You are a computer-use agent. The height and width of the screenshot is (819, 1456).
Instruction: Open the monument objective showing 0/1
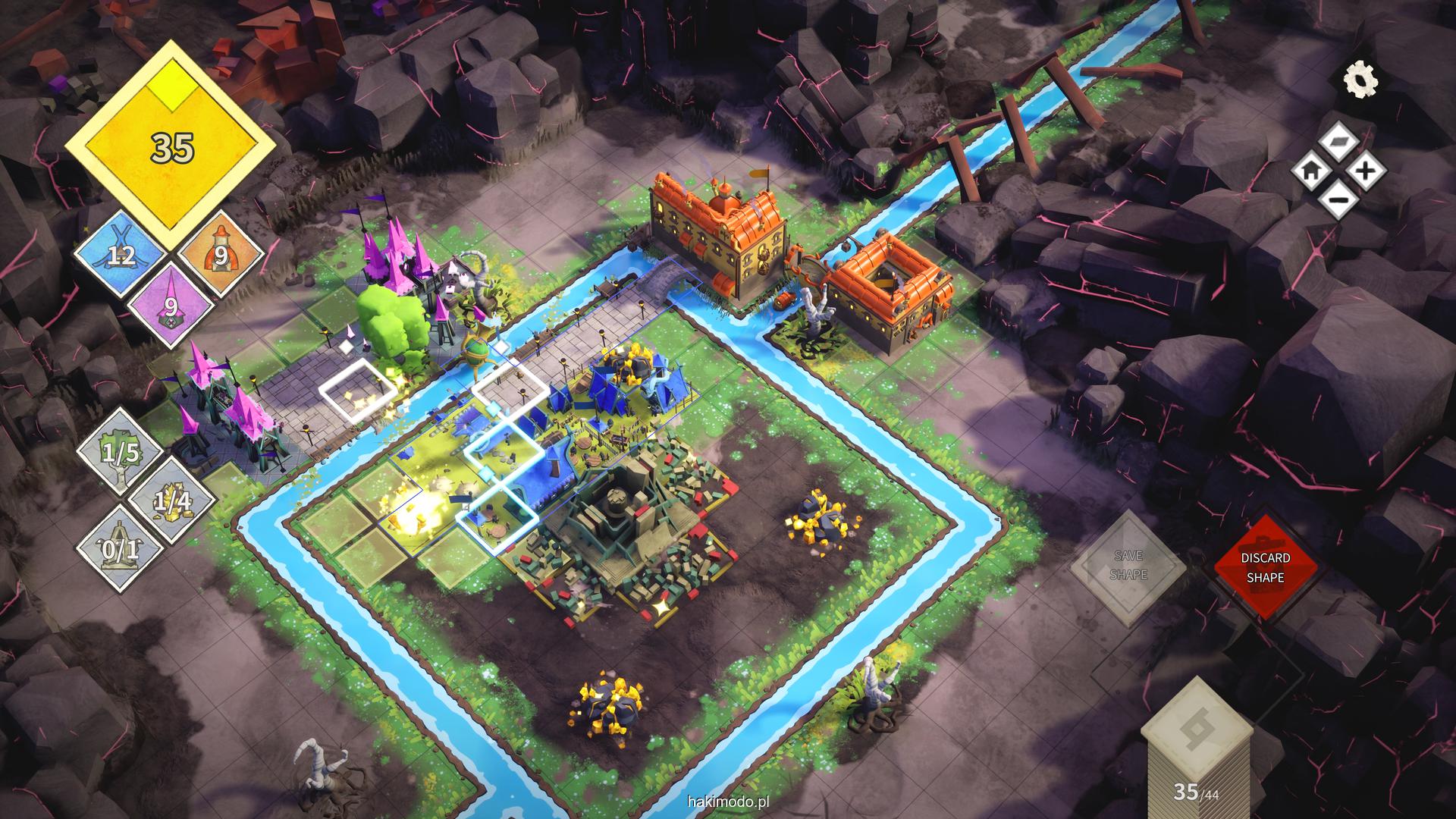(121, 548)
